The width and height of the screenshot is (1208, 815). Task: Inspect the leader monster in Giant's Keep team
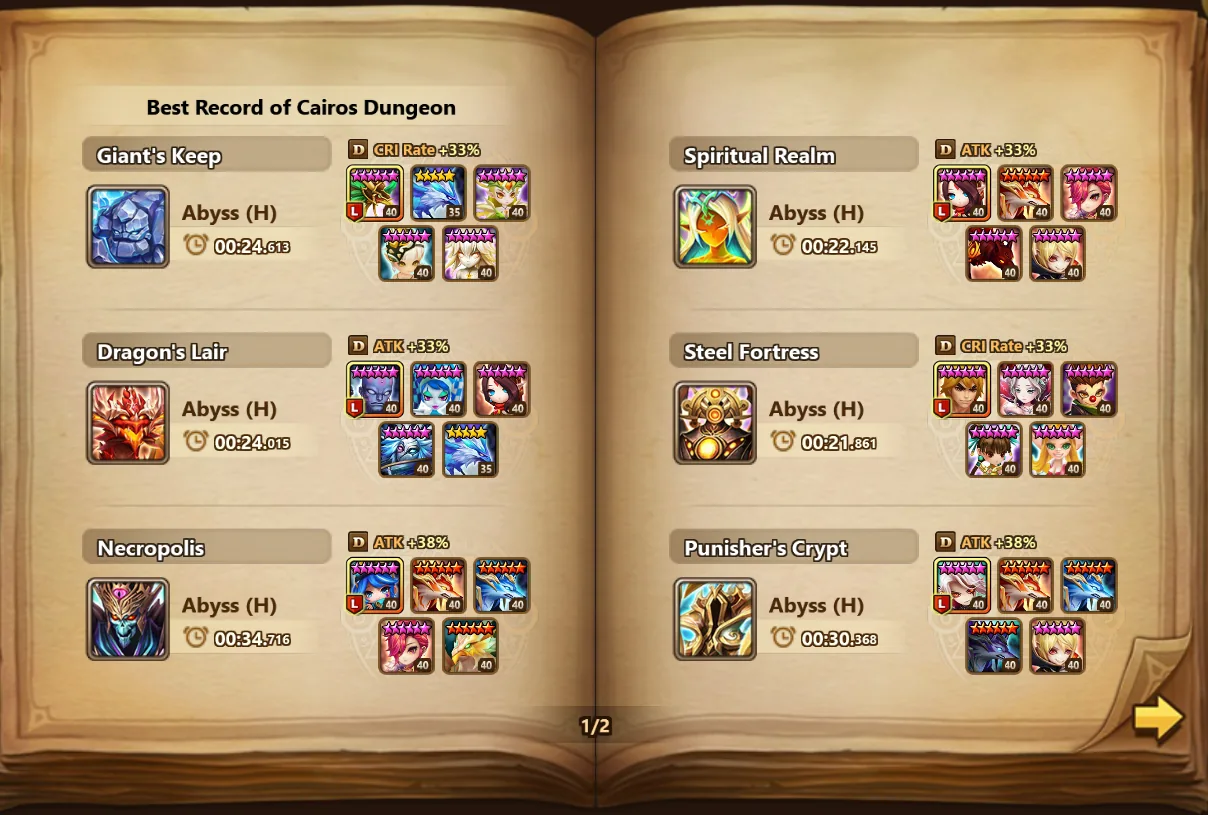pos(375,193)
